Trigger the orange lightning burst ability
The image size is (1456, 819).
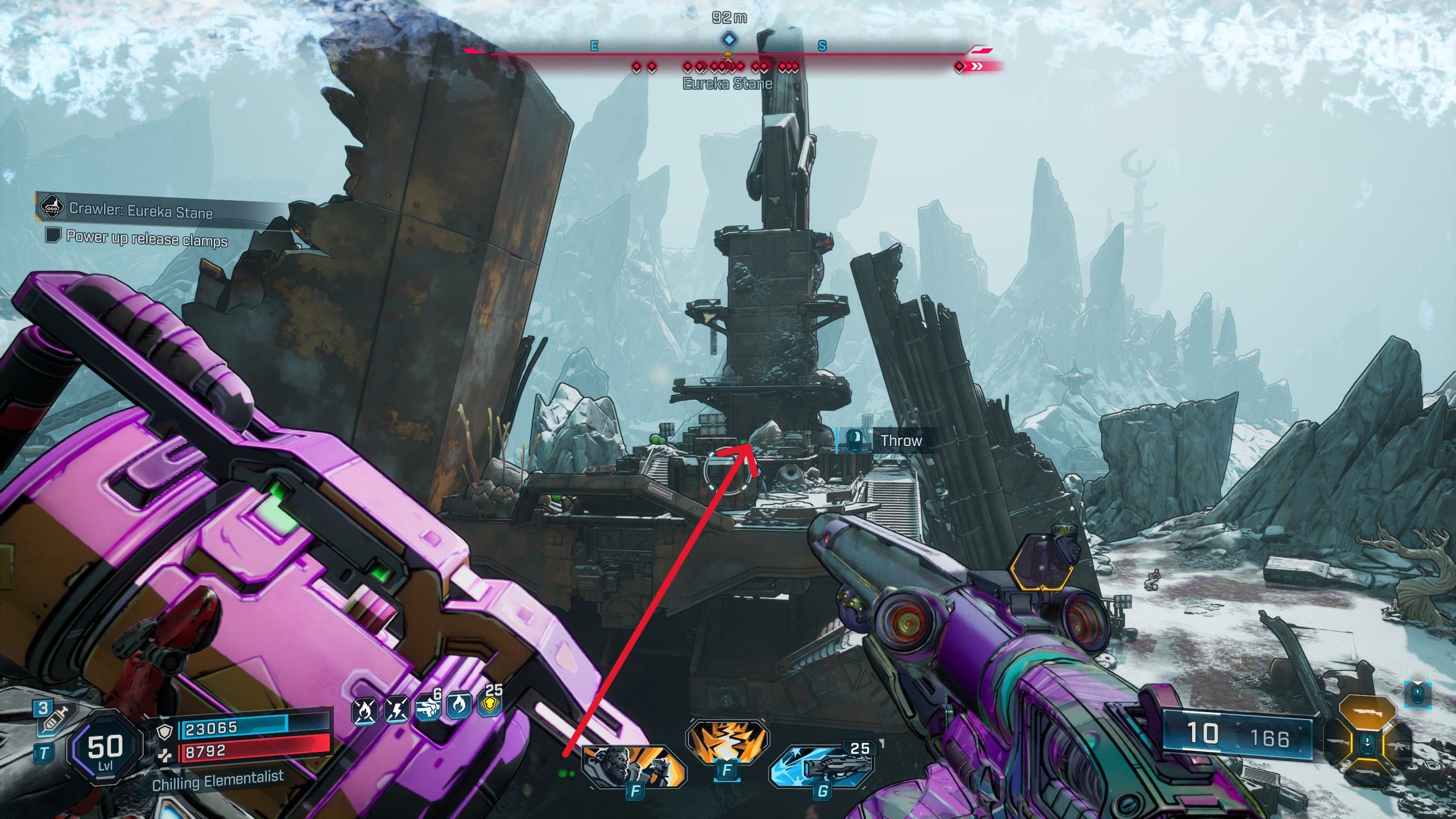tap(727, 741)
